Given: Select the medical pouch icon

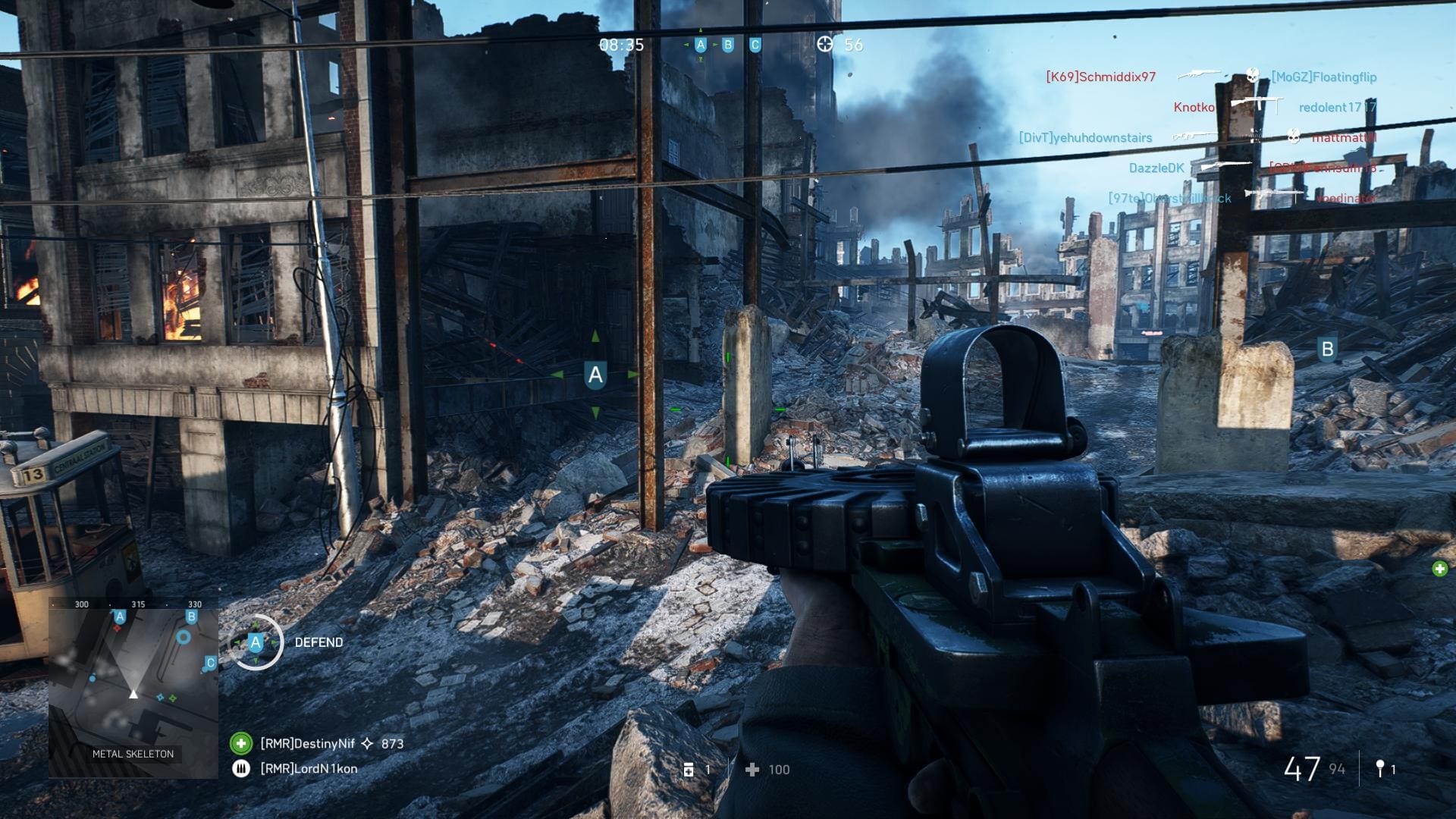Looking at the screenshot, I should [x=689, y=770].
